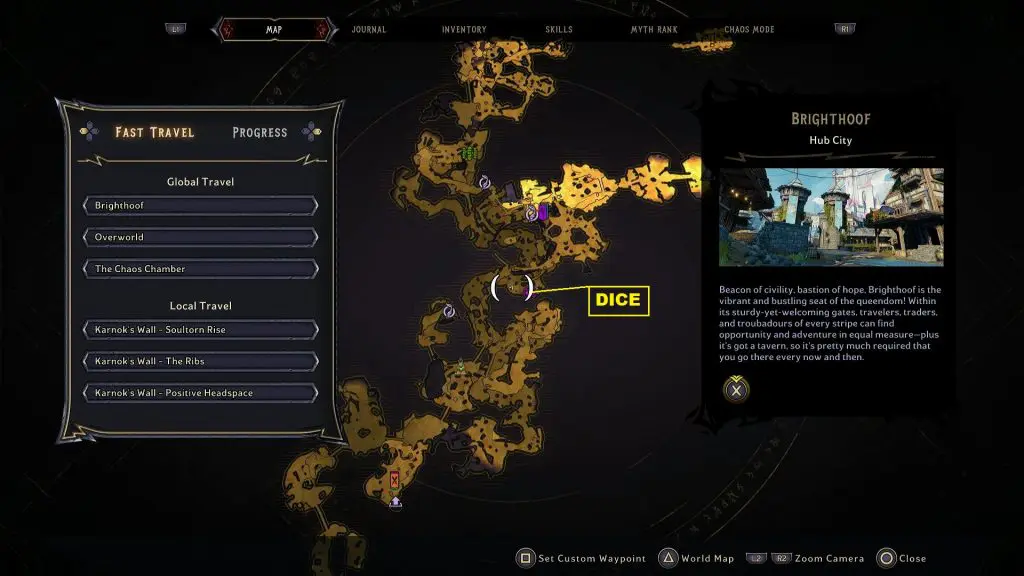Choose Karnok's Wall - The Ribs
1024x576 pixels.
point(201,361)
